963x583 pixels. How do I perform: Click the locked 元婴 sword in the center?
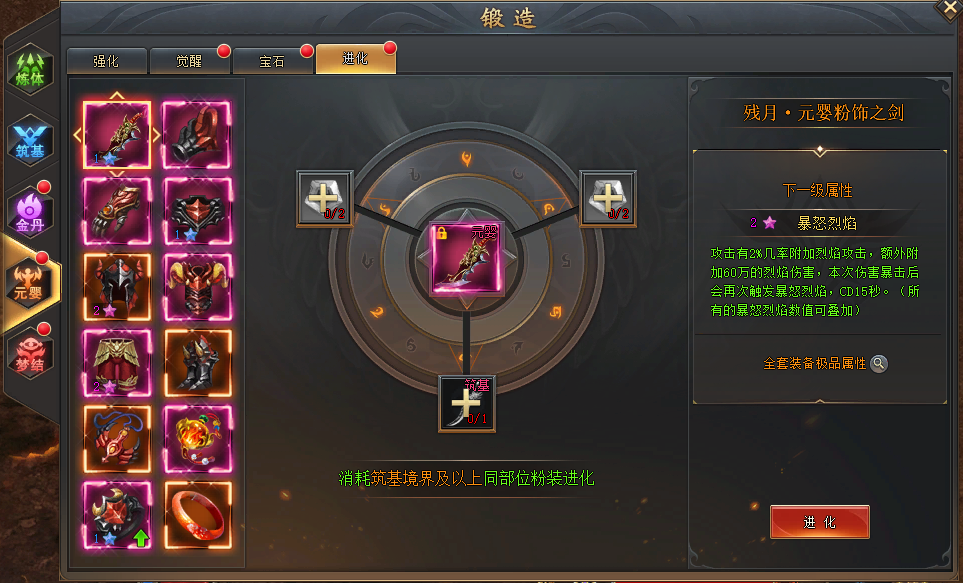[467, 259]
